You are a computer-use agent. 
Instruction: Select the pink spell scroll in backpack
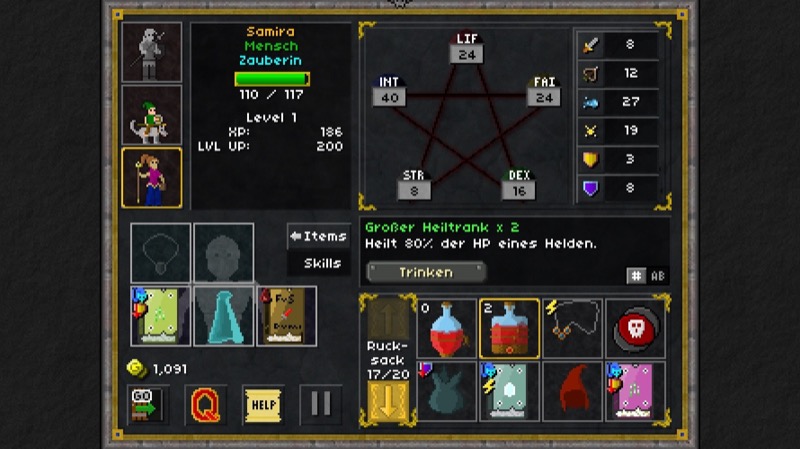634,390
